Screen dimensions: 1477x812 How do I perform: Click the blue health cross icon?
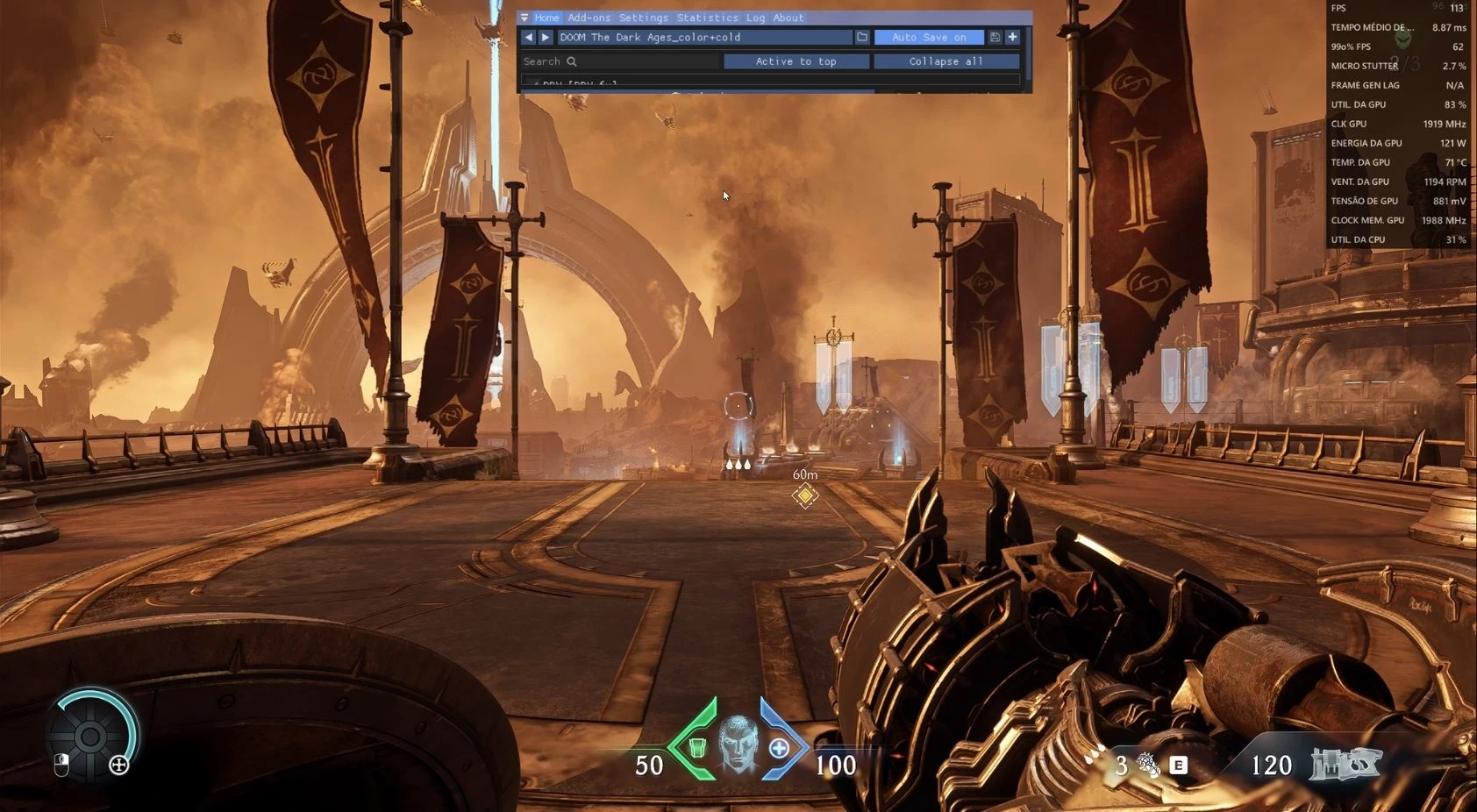pos(779,748)
